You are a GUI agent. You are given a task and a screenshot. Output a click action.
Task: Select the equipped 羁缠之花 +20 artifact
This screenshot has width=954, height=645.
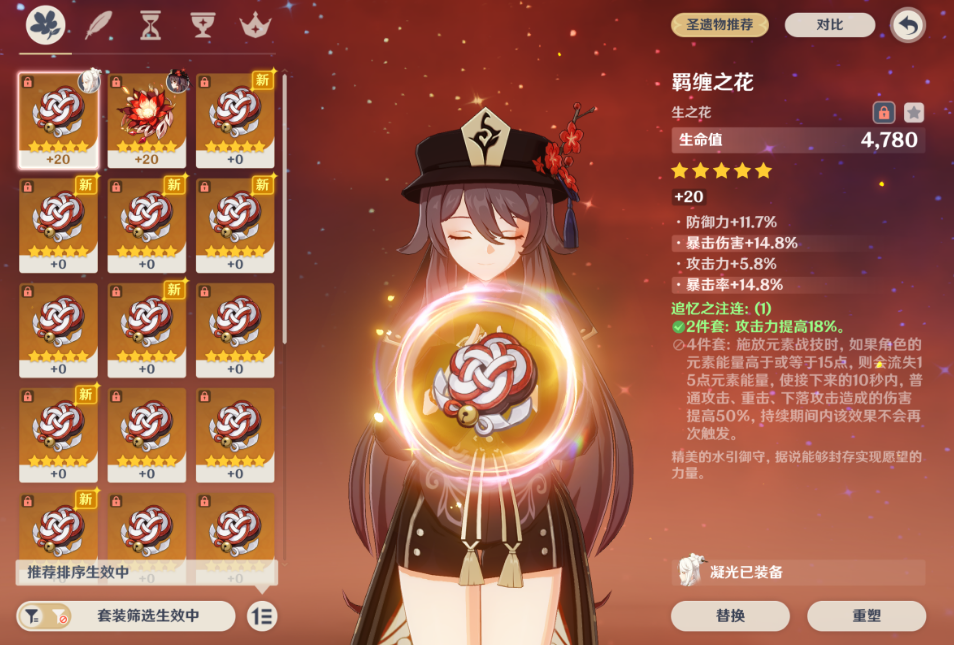pos(58,119)
